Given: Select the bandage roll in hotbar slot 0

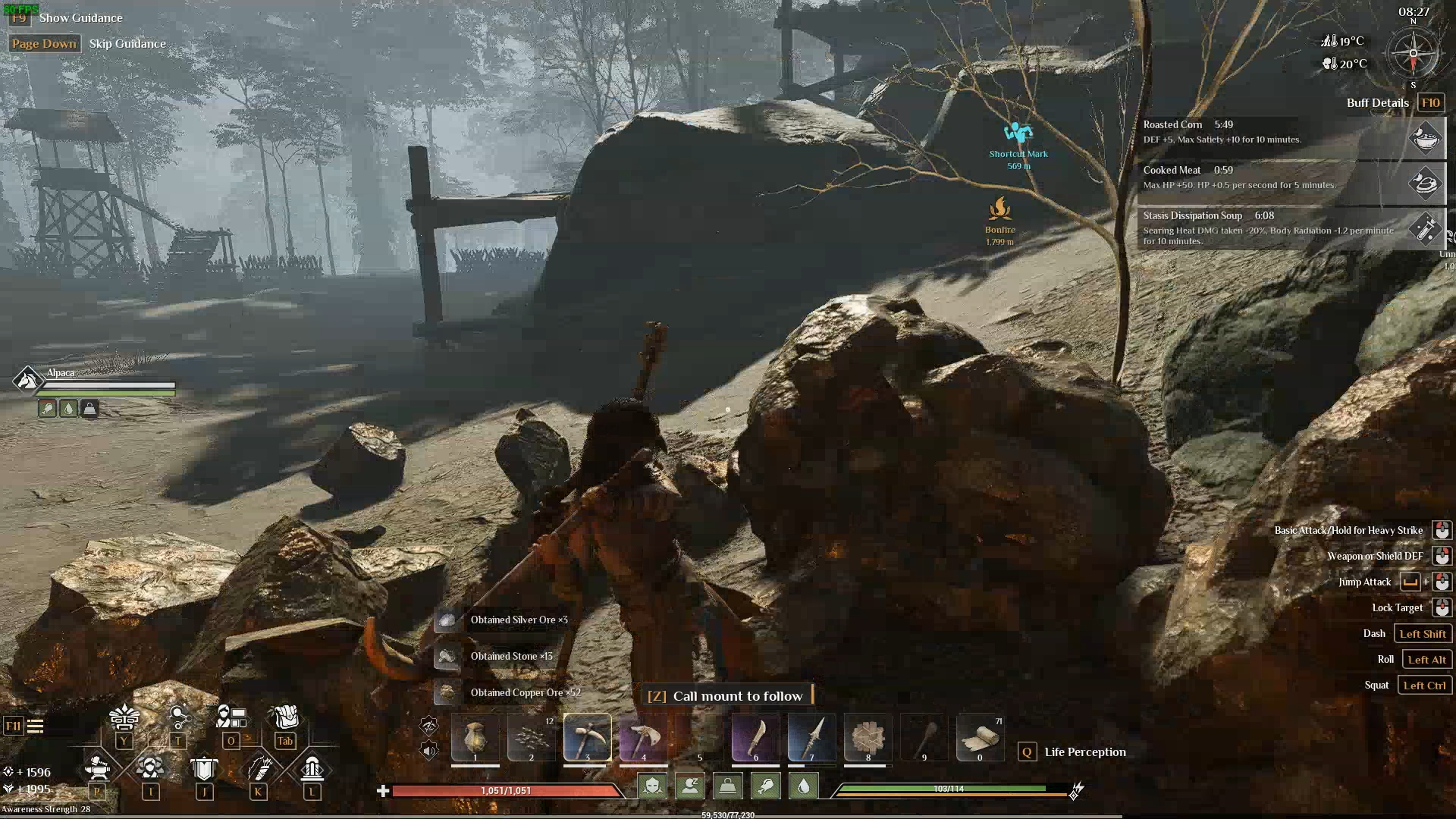Looking at the screenshot, I should (980, 736).
